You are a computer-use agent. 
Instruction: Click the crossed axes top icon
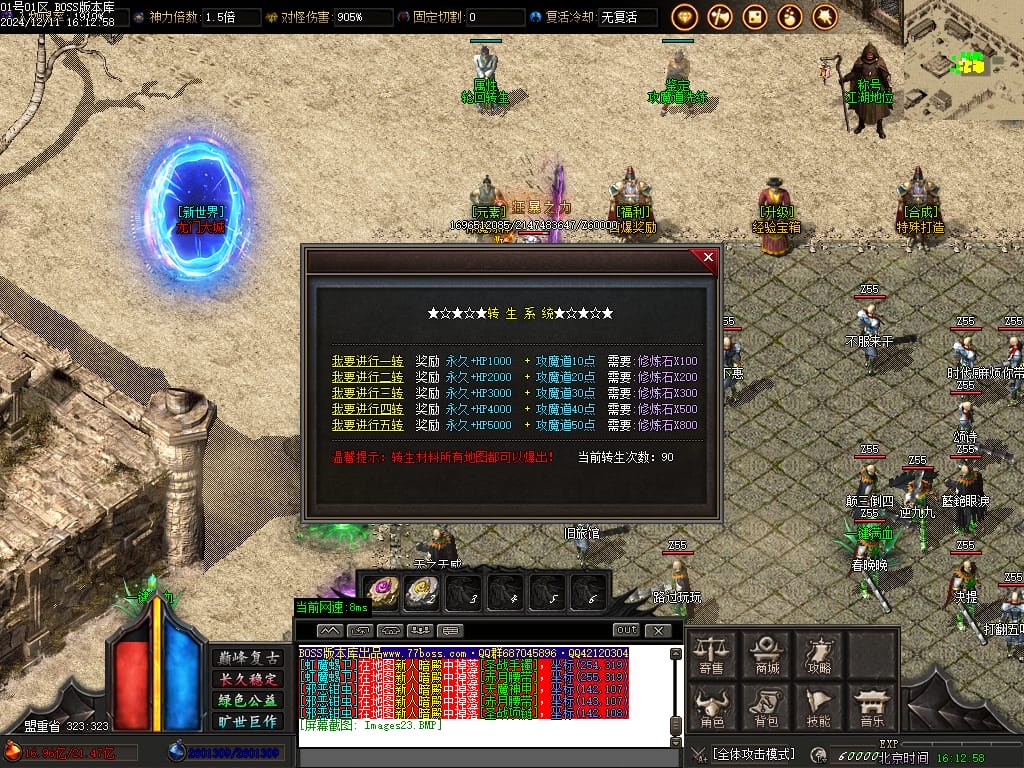click(x=720, y=17)
